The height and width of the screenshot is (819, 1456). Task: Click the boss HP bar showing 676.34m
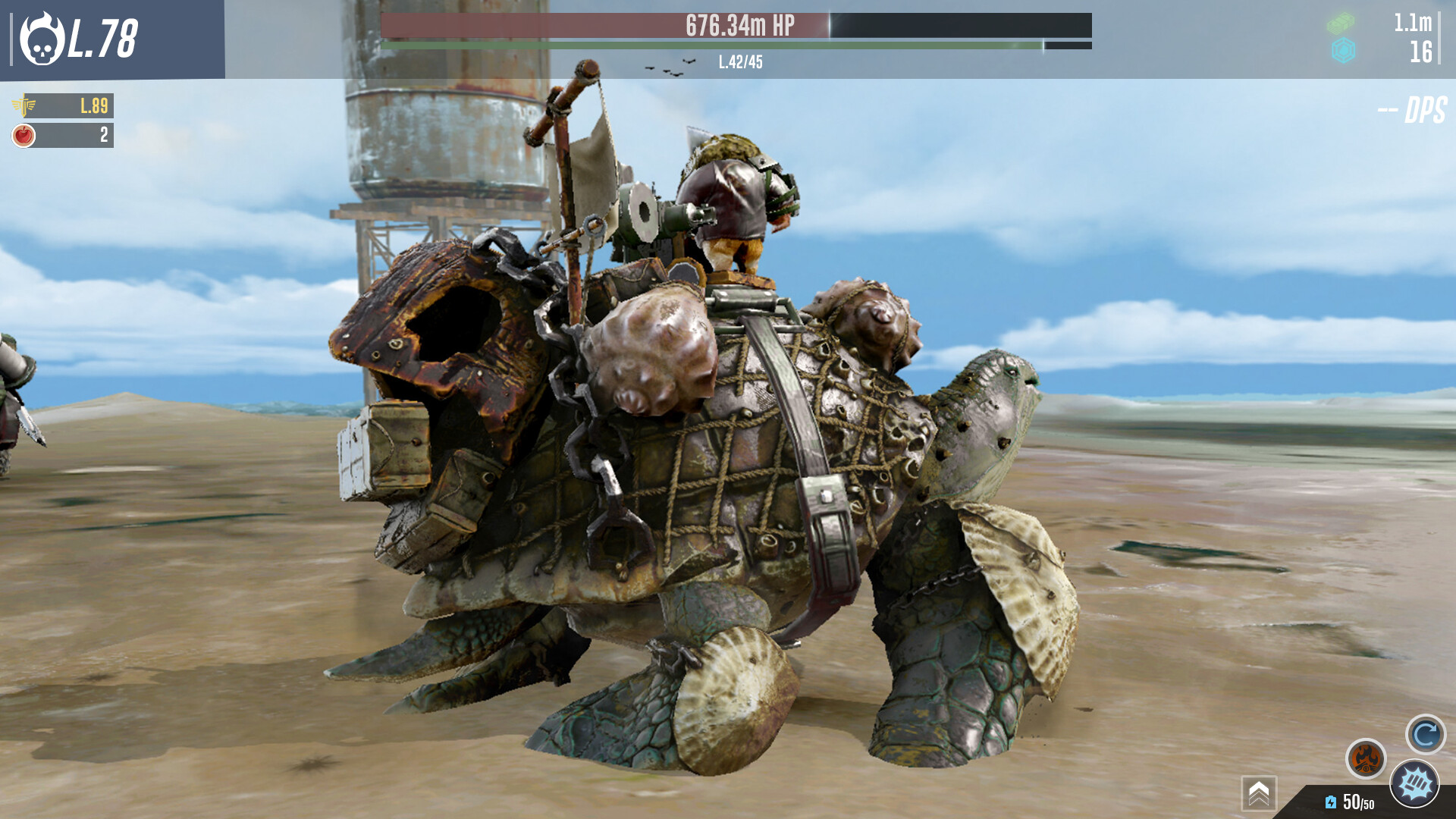click(x=736, y=27)
